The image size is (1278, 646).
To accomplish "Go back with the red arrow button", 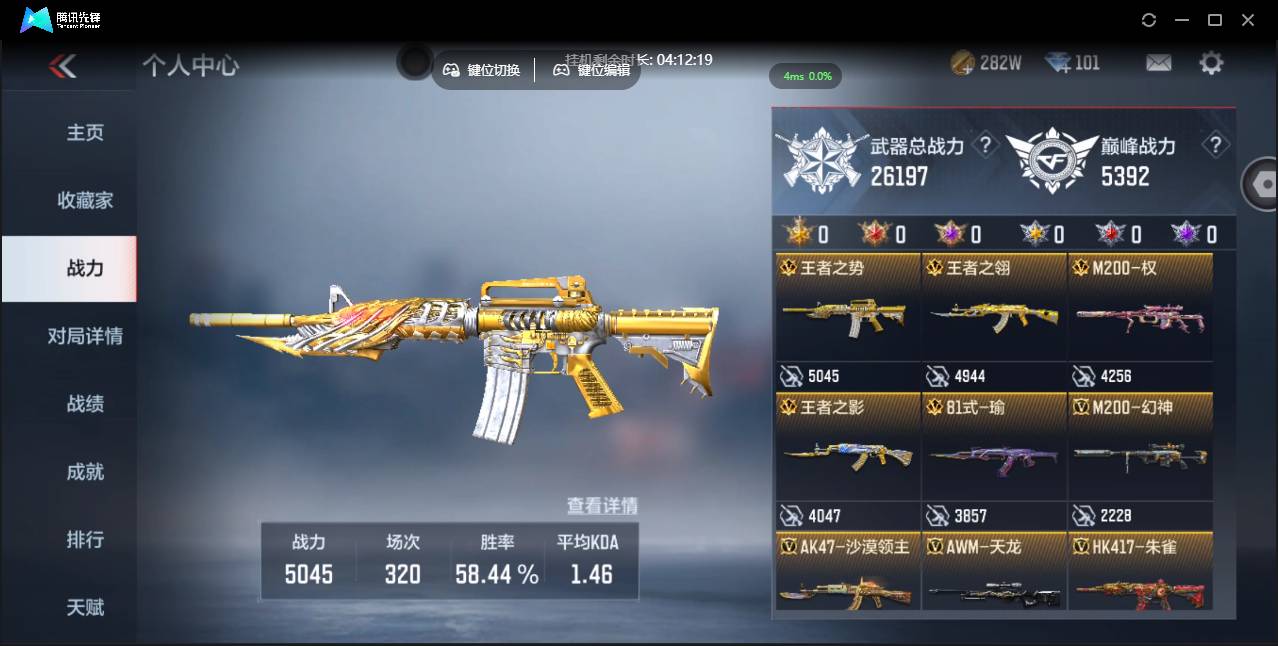I will (62, 67).
